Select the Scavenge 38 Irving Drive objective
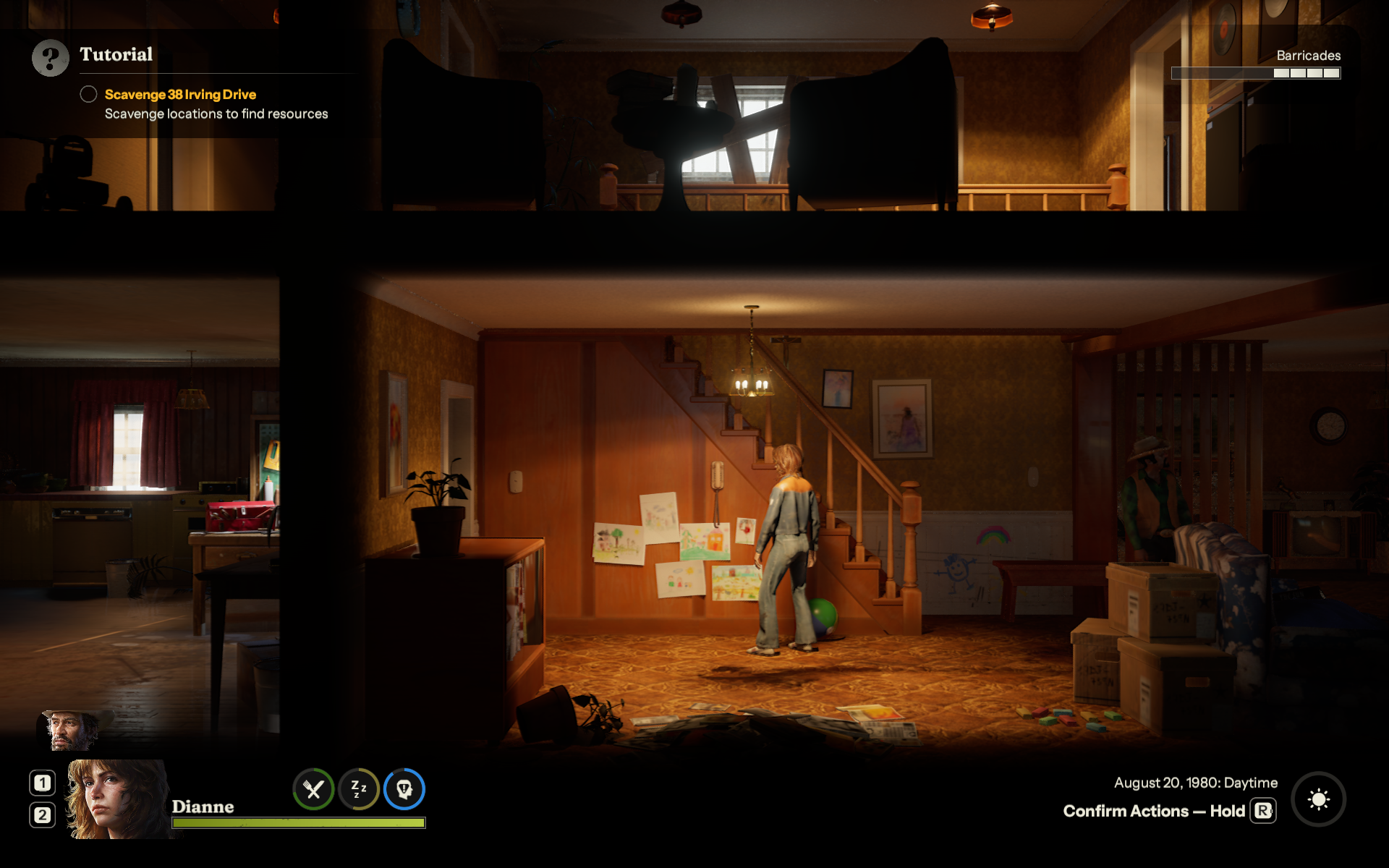The image size is (1389, 868). [180, 95]
